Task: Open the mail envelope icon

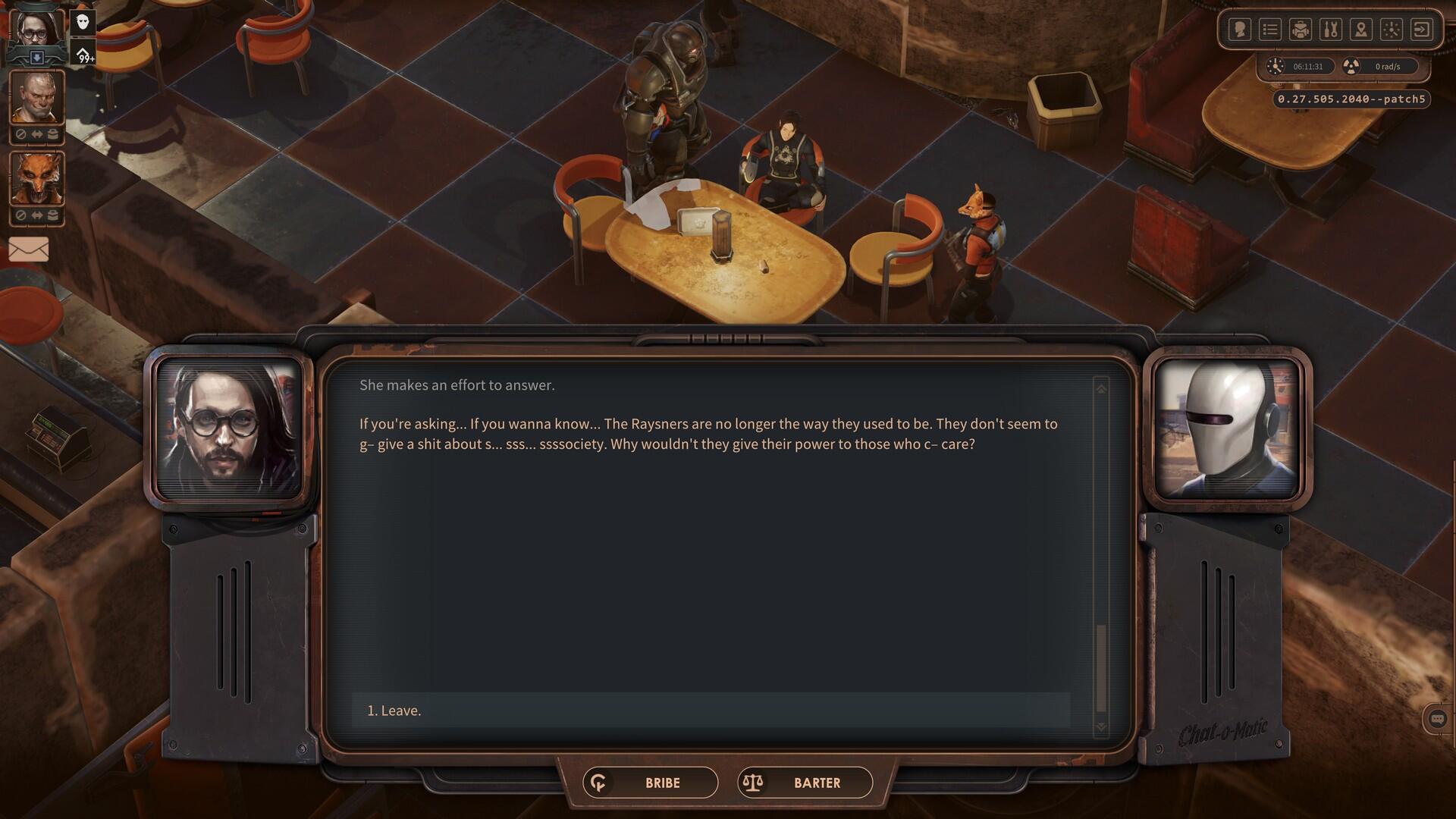Action: 29,248
